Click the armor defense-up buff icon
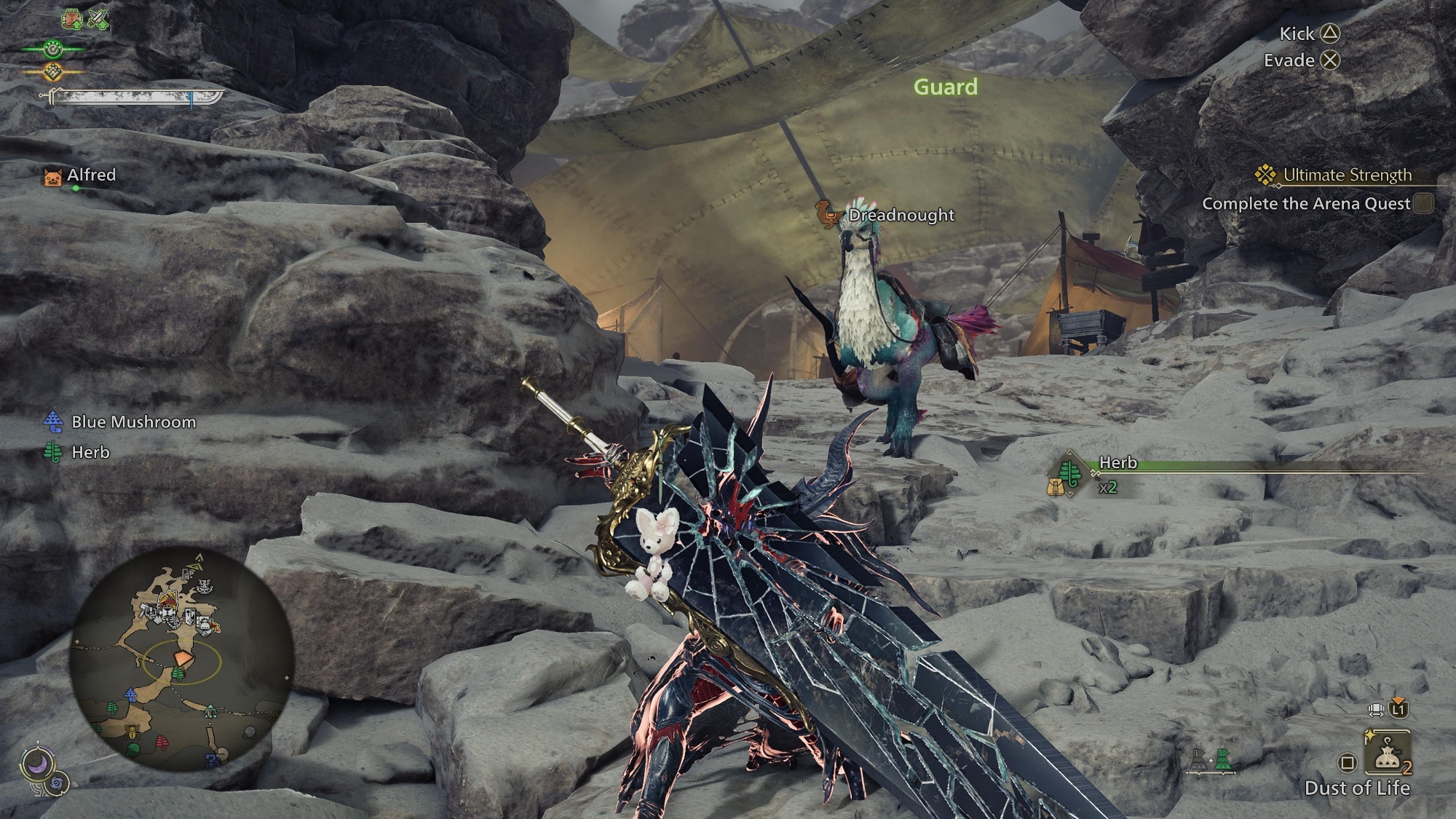Image resolution: width=1456 pixels, height=819 pixels. 73,19
